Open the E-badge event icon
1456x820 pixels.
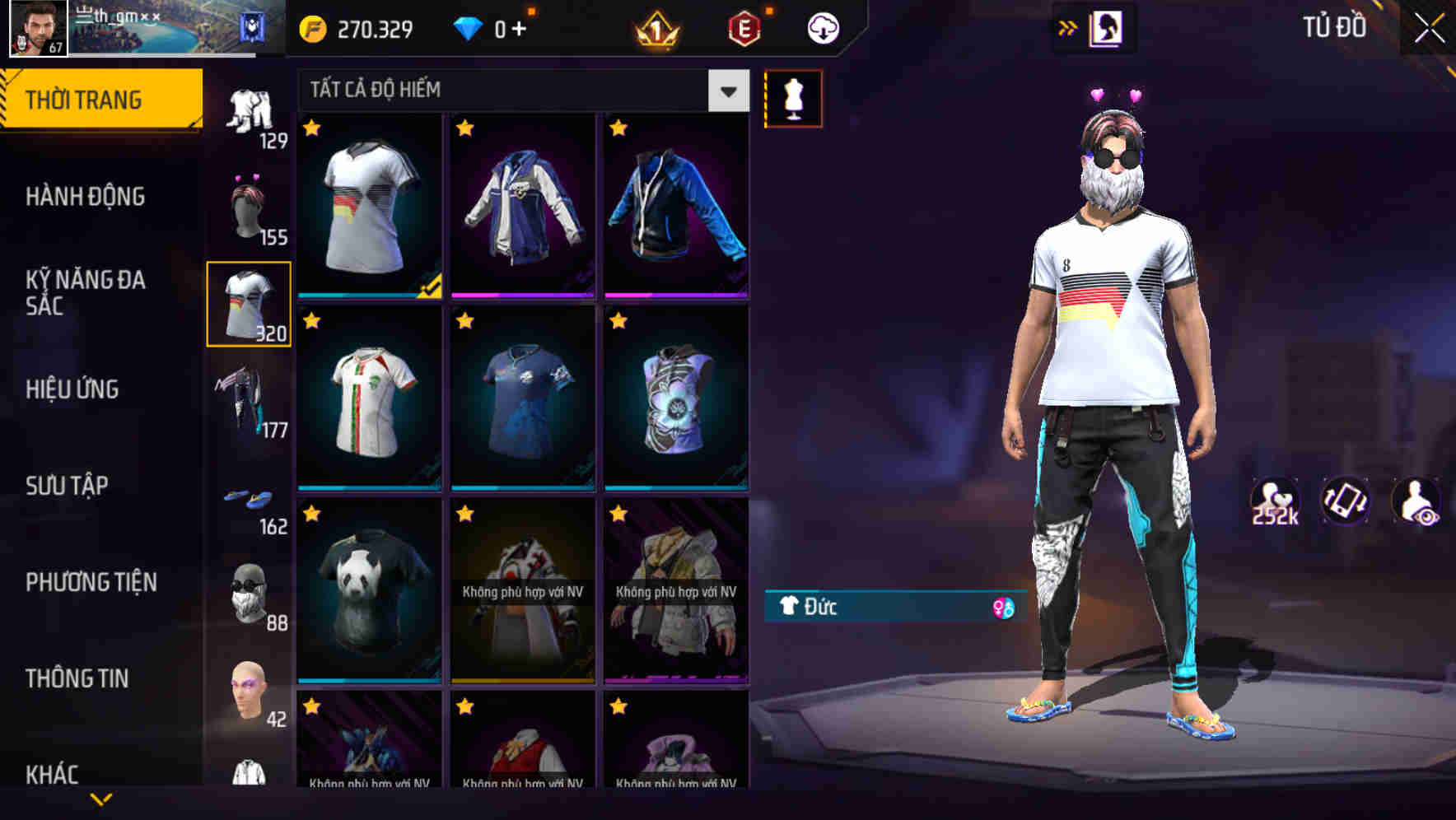[x=744, y=27]
